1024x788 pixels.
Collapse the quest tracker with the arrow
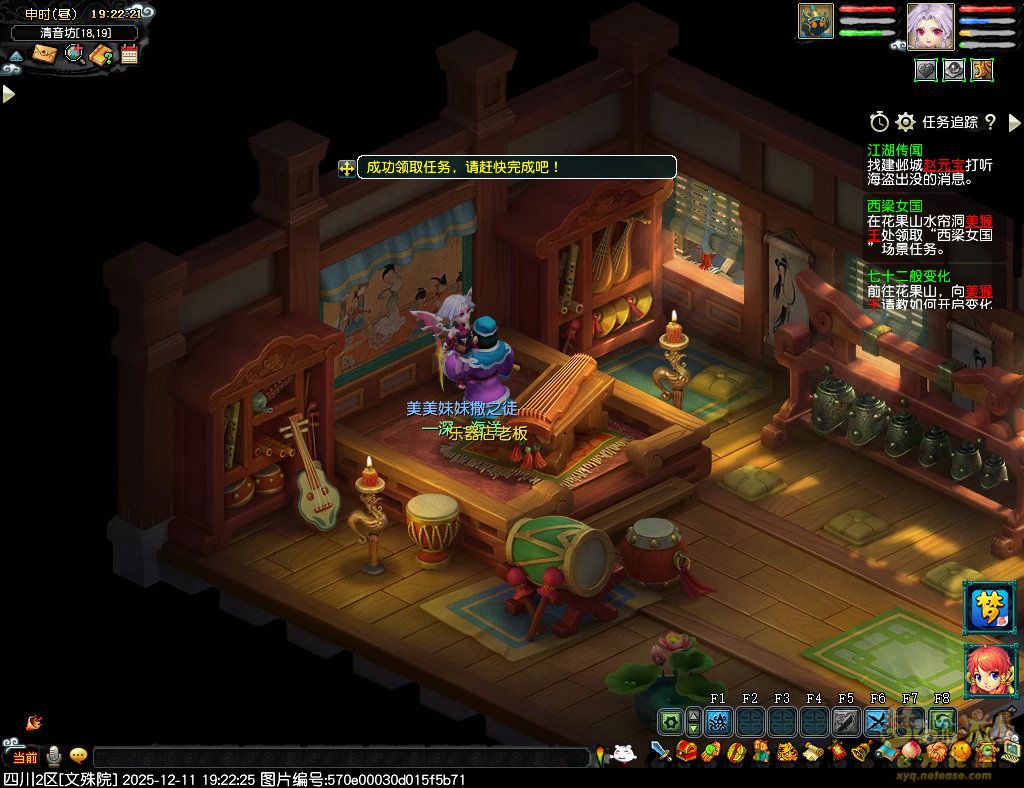pos(1014,123)
